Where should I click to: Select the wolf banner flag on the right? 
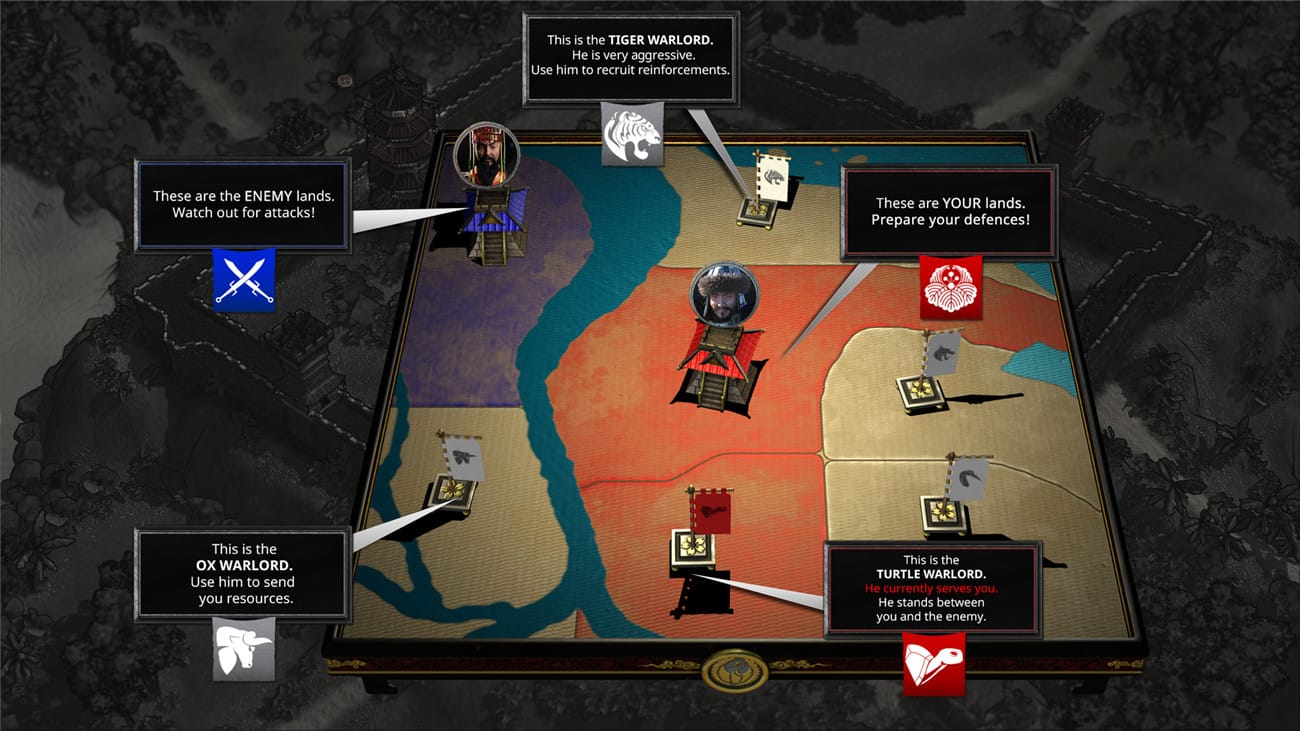[942, 352]
